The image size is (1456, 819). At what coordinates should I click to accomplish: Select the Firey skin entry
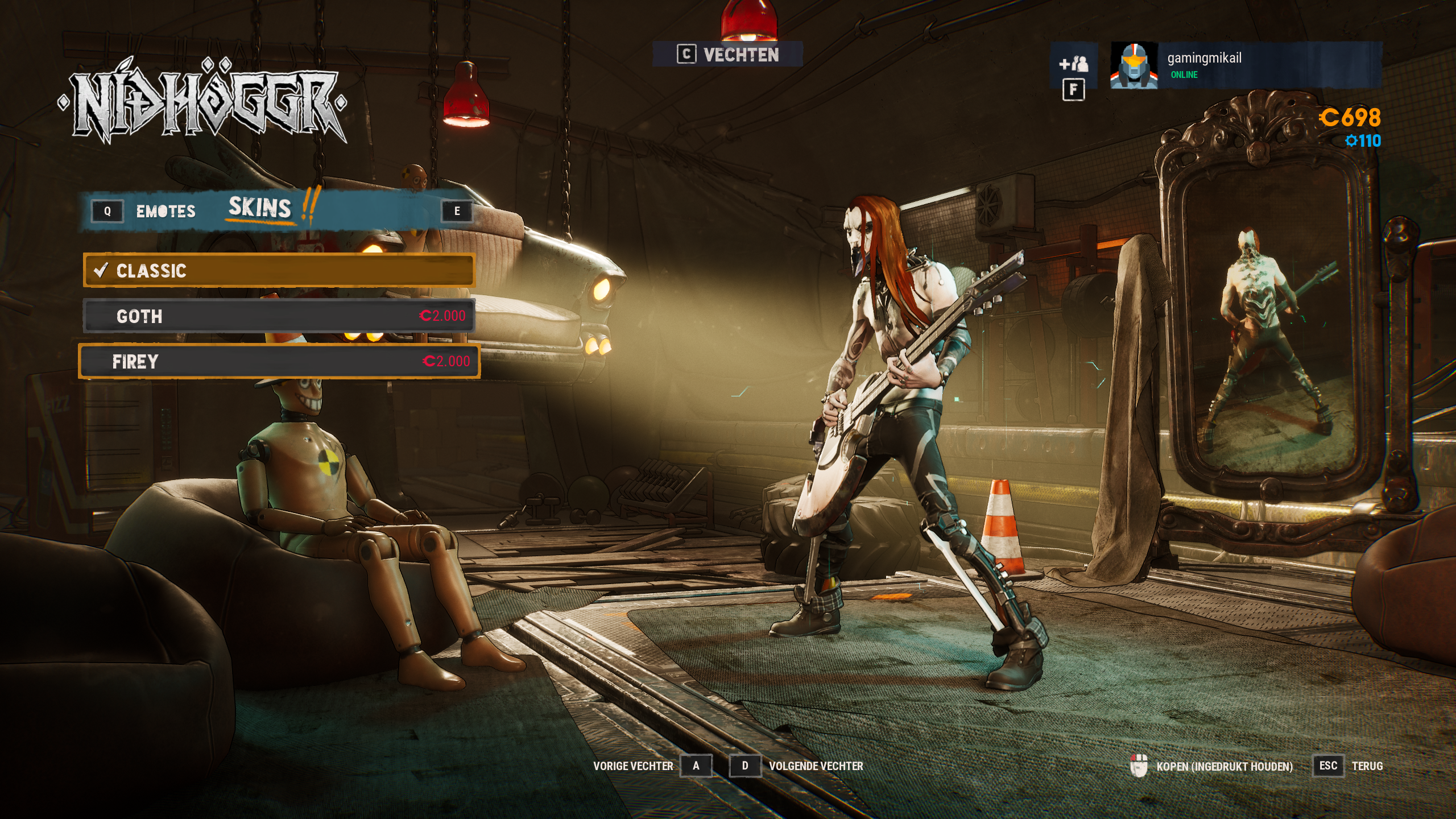click(279, 362)
